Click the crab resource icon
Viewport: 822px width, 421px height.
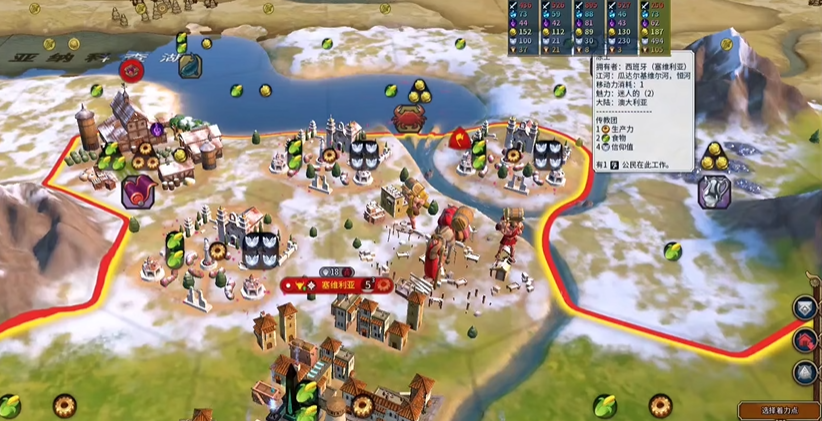tap(408, 117)
